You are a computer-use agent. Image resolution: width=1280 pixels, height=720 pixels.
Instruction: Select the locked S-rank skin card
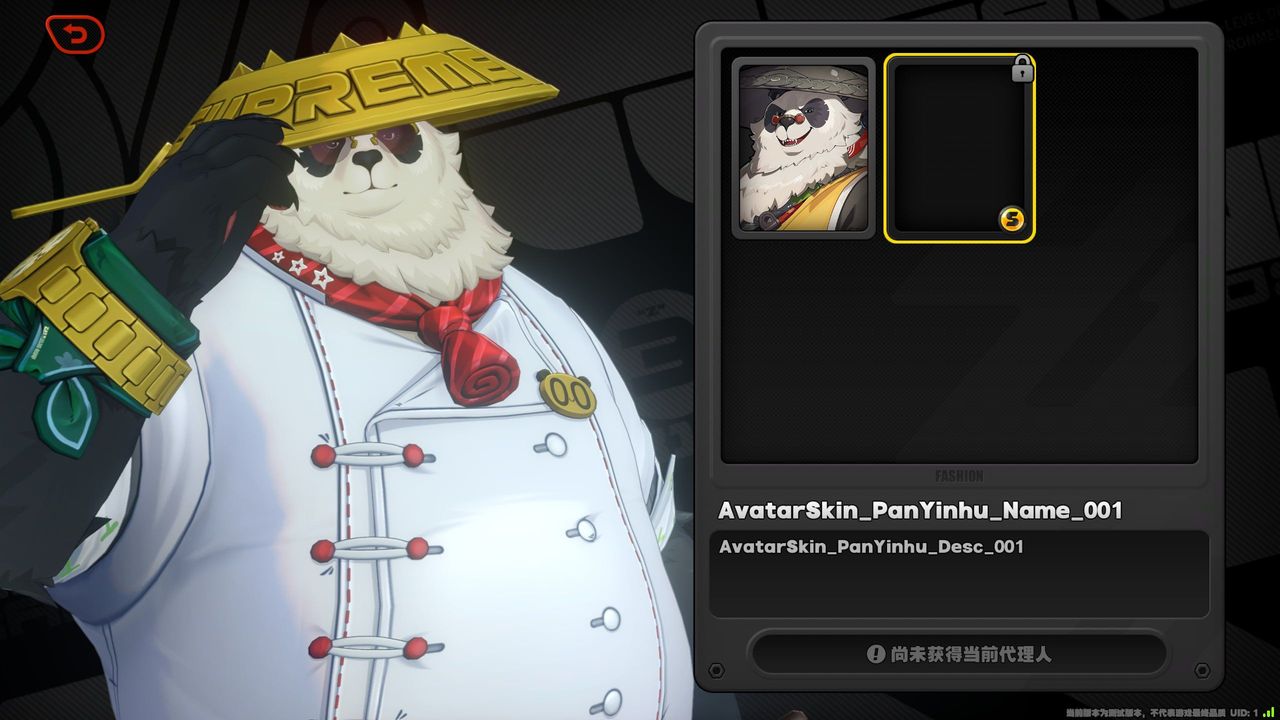pos(960,147)
